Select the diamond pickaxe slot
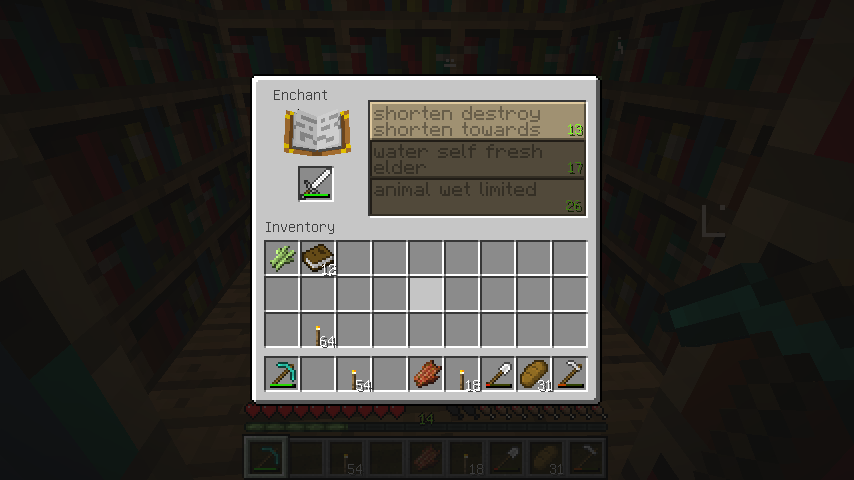The image size is (854, 480). click(x=281, y=374)
